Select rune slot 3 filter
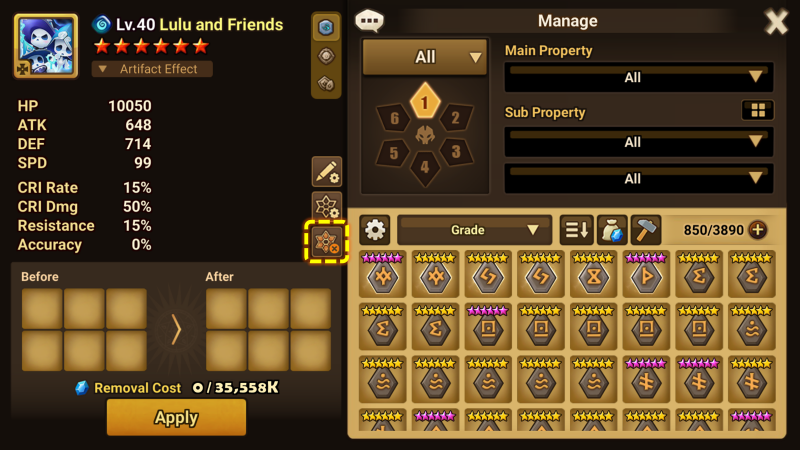 coord(455,152)
